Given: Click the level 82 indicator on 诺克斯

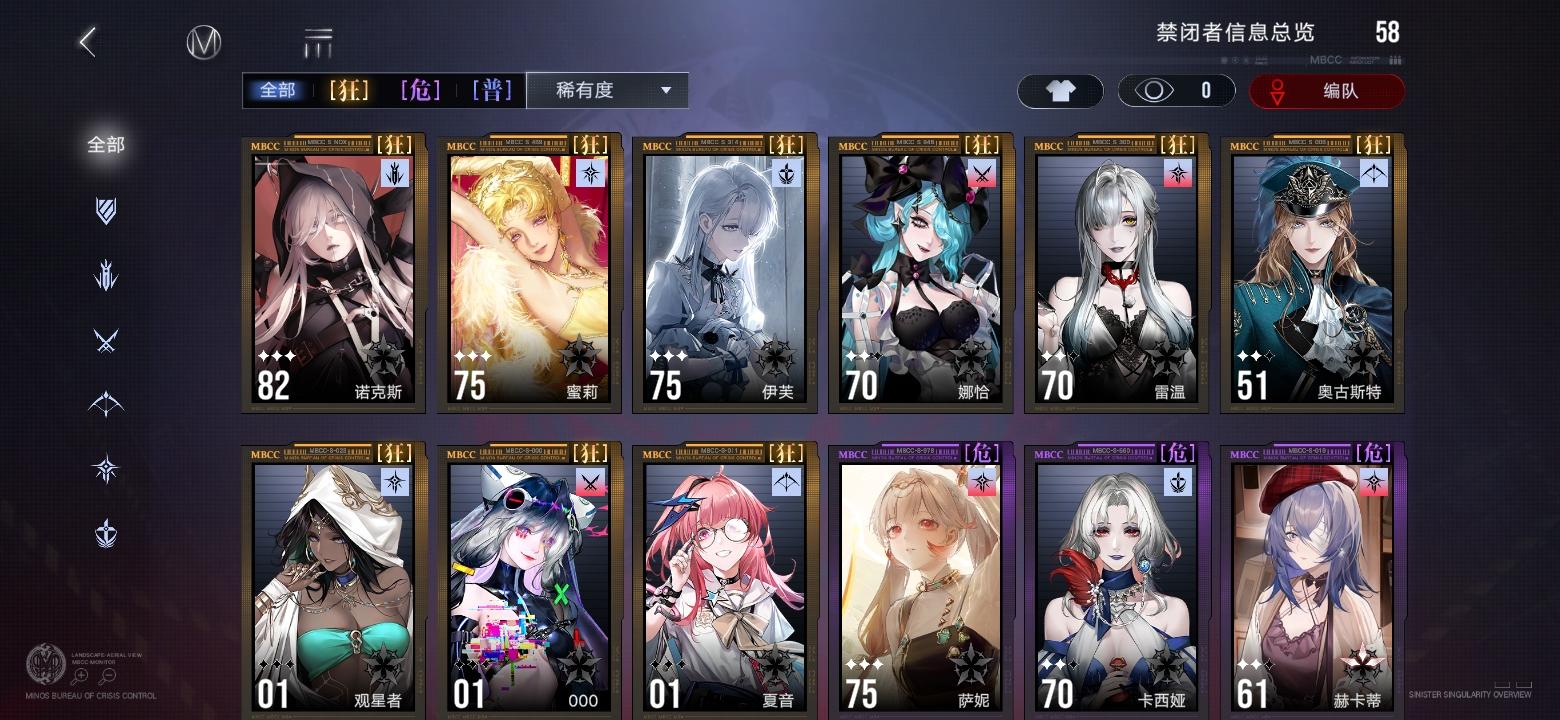Looking at the screenshot, I should point(272,385).
